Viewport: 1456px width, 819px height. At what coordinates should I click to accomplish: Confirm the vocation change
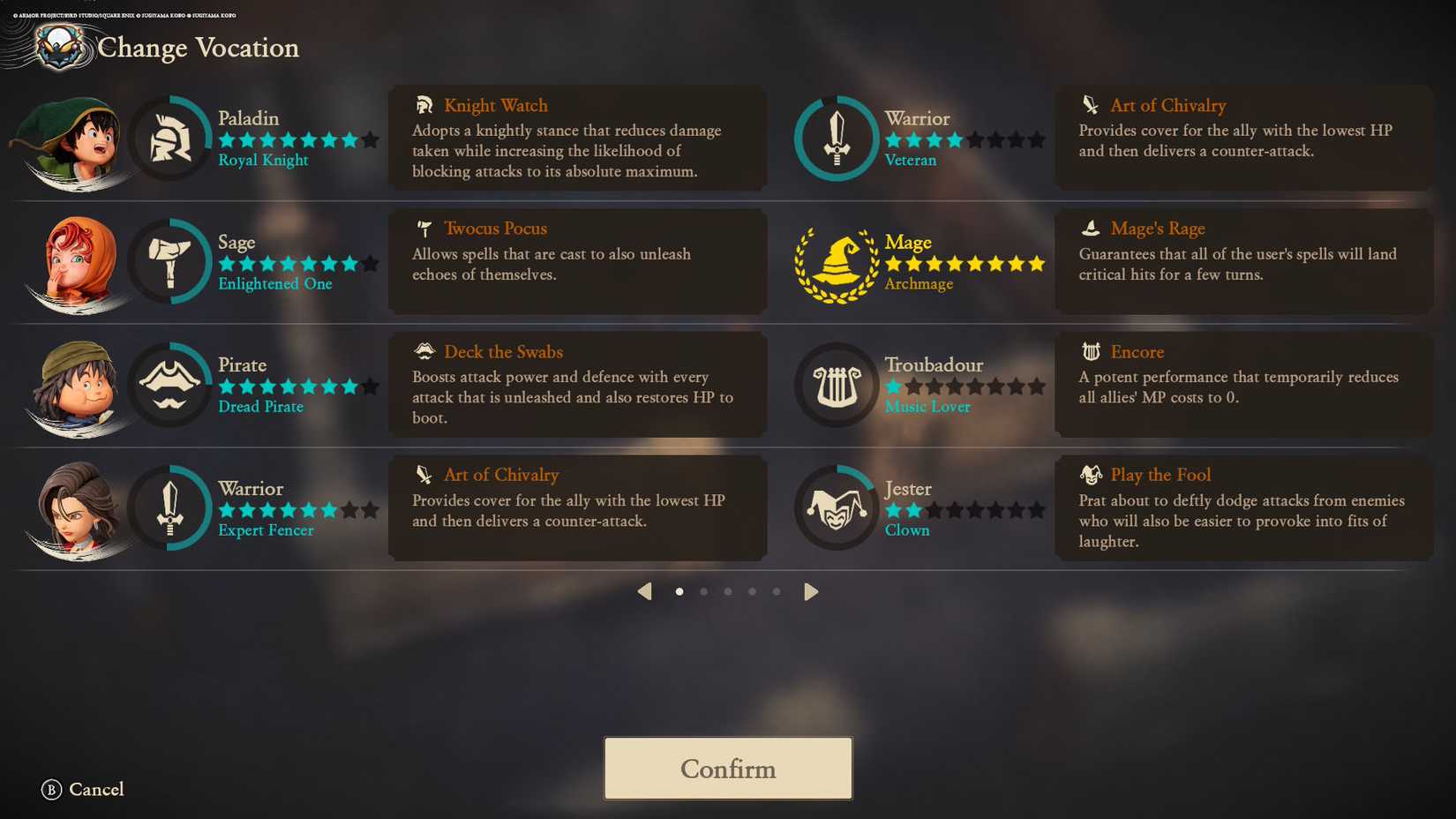coord(728,769)
